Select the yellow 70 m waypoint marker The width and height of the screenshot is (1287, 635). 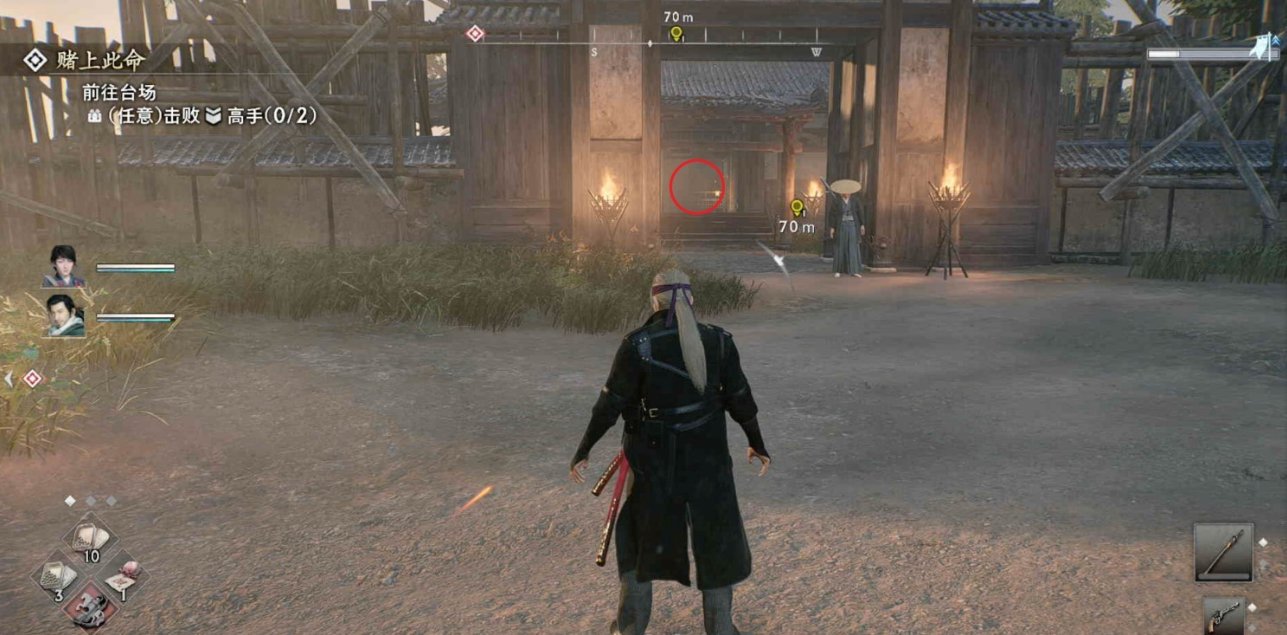[797, 208]
